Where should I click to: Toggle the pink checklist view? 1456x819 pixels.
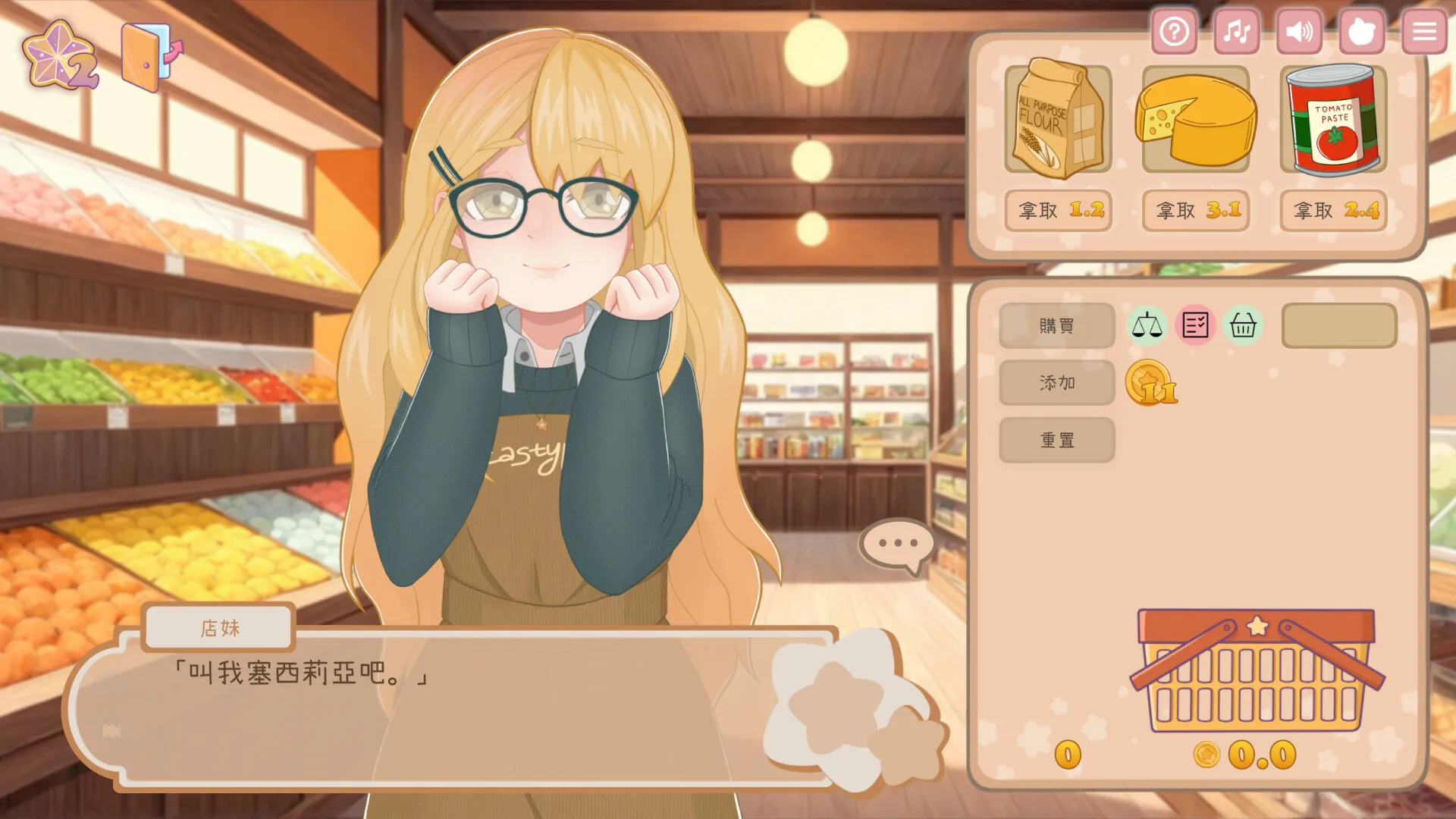pyautogui.click(x=1195, y=325)
